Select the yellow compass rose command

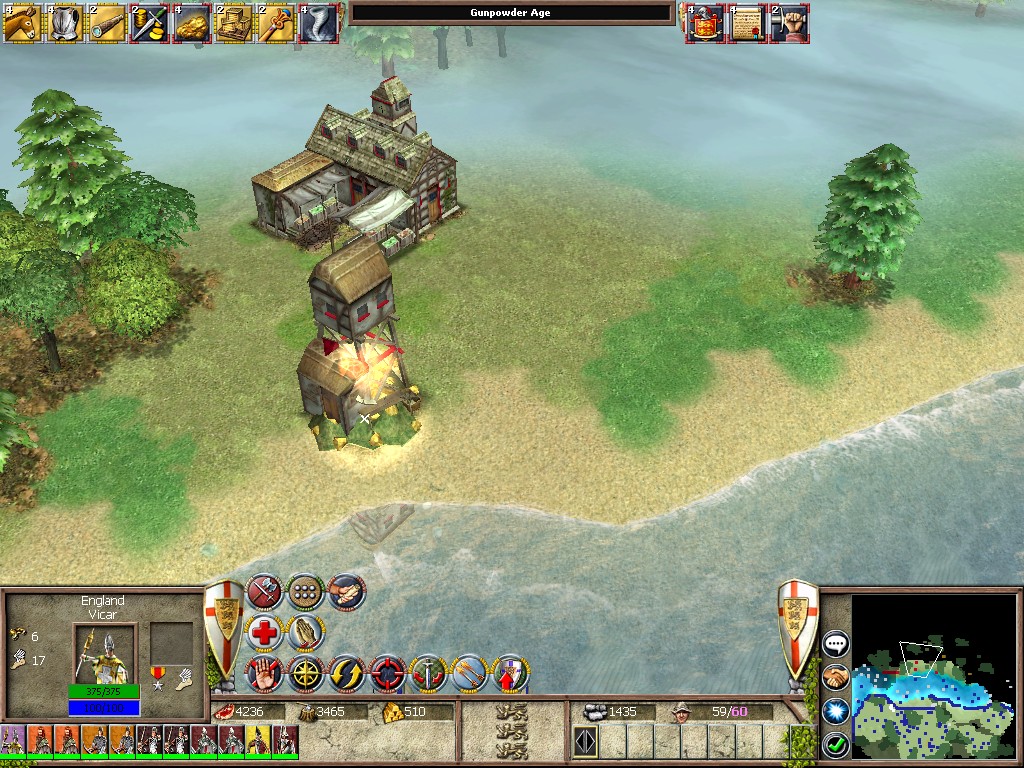[305, 674]
